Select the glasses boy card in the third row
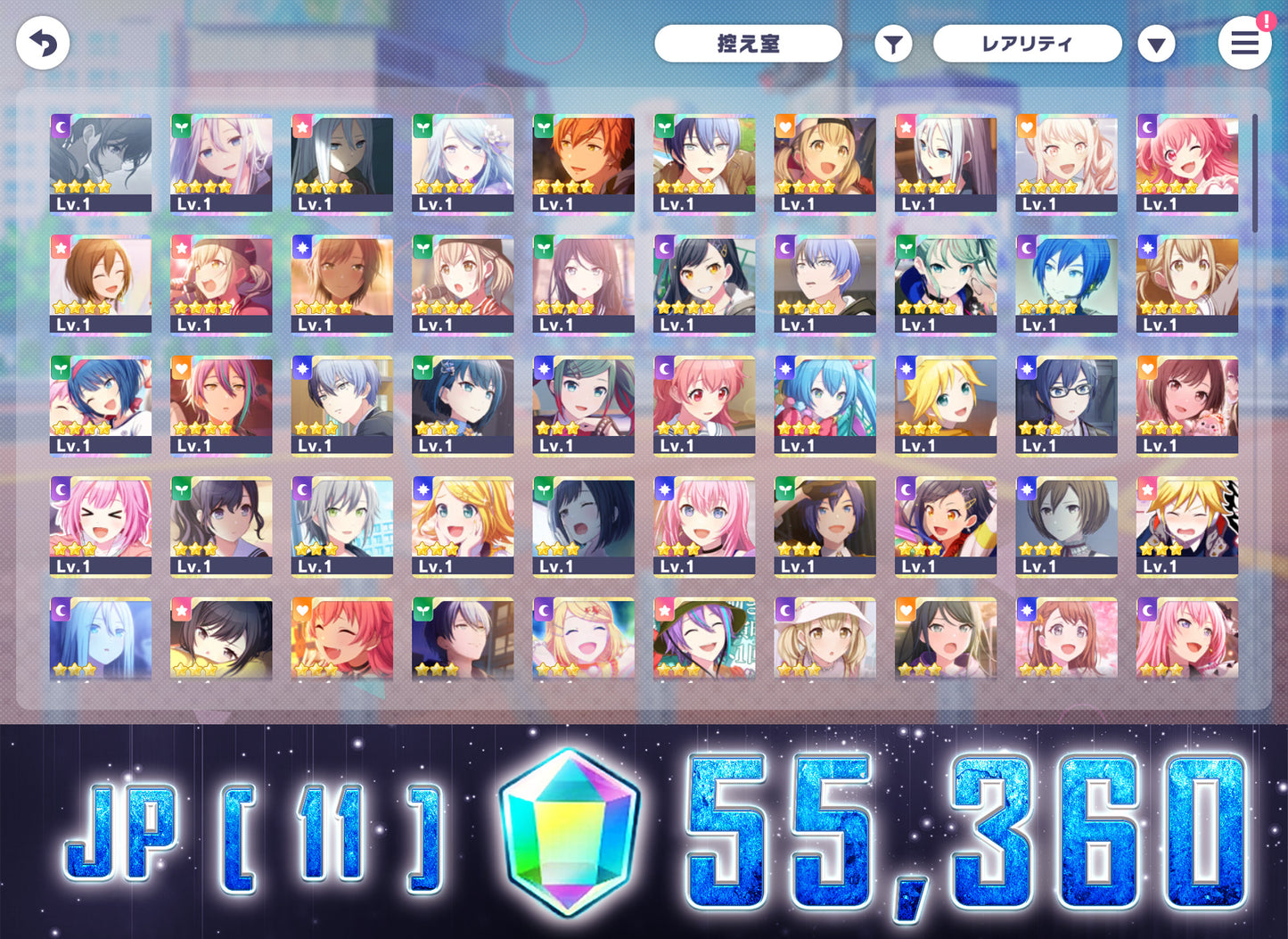1288x939 pixels. (1066, 404)
